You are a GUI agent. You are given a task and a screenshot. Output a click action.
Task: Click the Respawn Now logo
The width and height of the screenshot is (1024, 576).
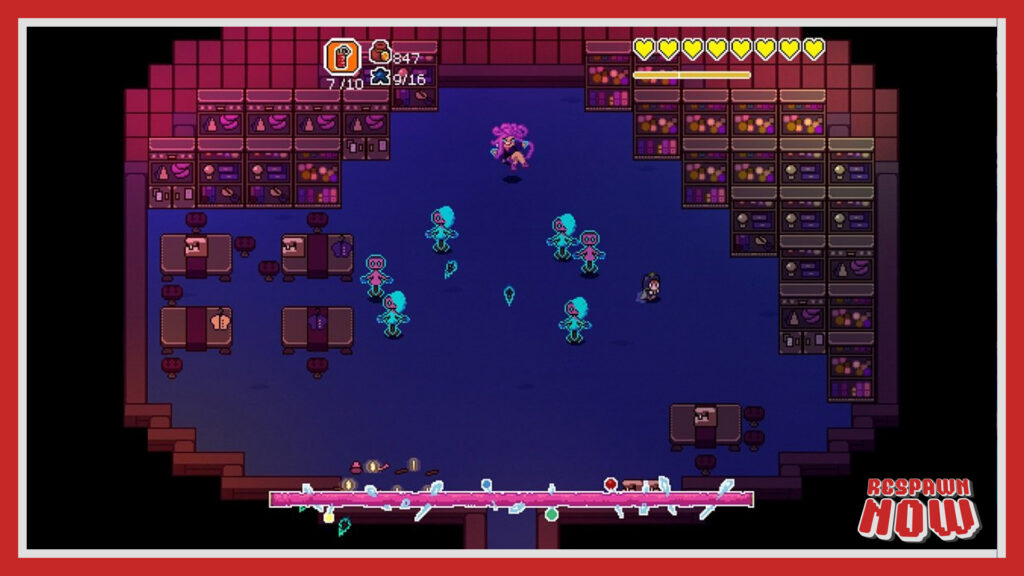pyautogui.click(x=919, y=507)
